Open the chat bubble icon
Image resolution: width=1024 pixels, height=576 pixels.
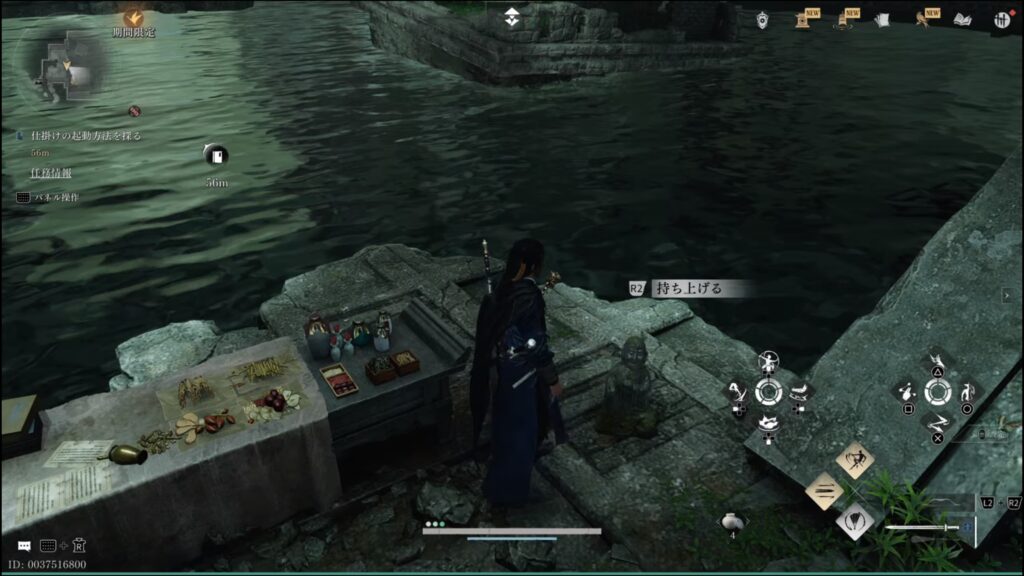(x=23, y=546)
